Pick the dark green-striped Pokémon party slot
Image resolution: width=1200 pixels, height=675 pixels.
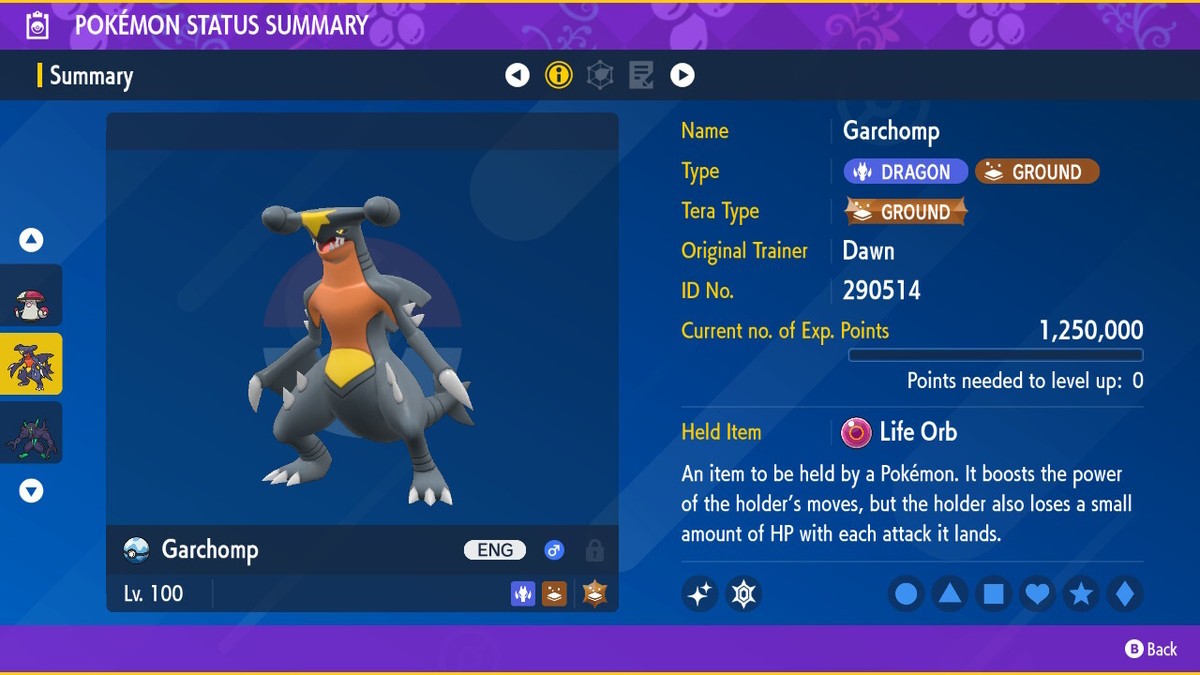31,433
